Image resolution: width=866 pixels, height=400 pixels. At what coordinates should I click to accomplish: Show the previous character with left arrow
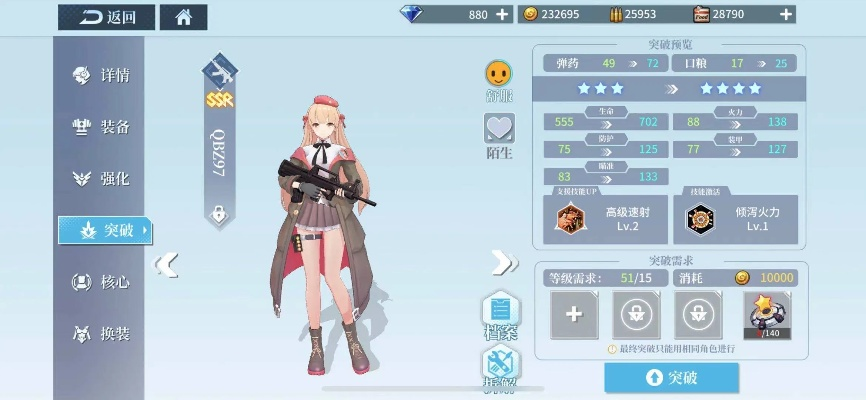pyautogui.click(x=168, y=263)
